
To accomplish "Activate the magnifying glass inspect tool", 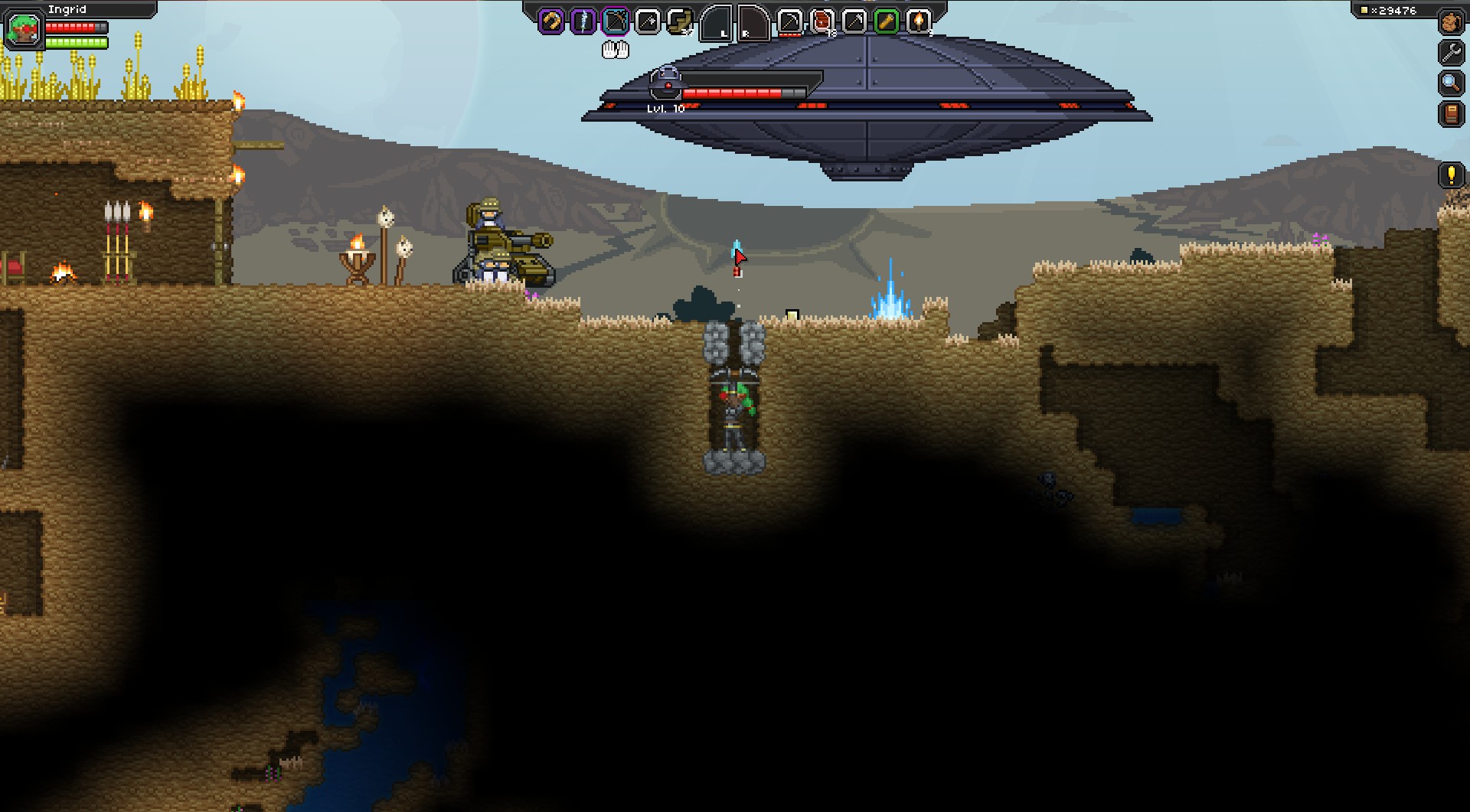I will 1451,83.
